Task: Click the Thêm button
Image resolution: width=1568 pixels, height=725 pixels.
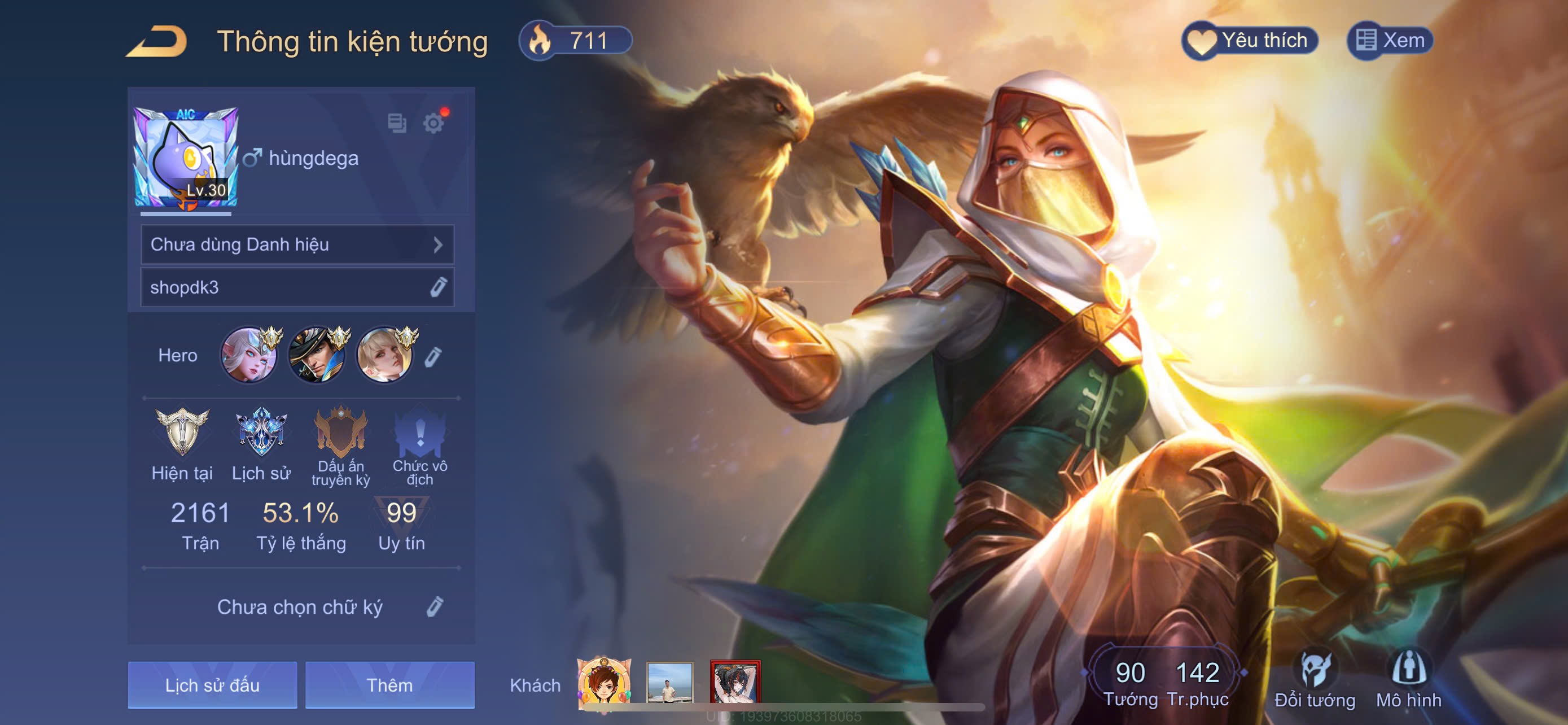Action: click(389, 685)
